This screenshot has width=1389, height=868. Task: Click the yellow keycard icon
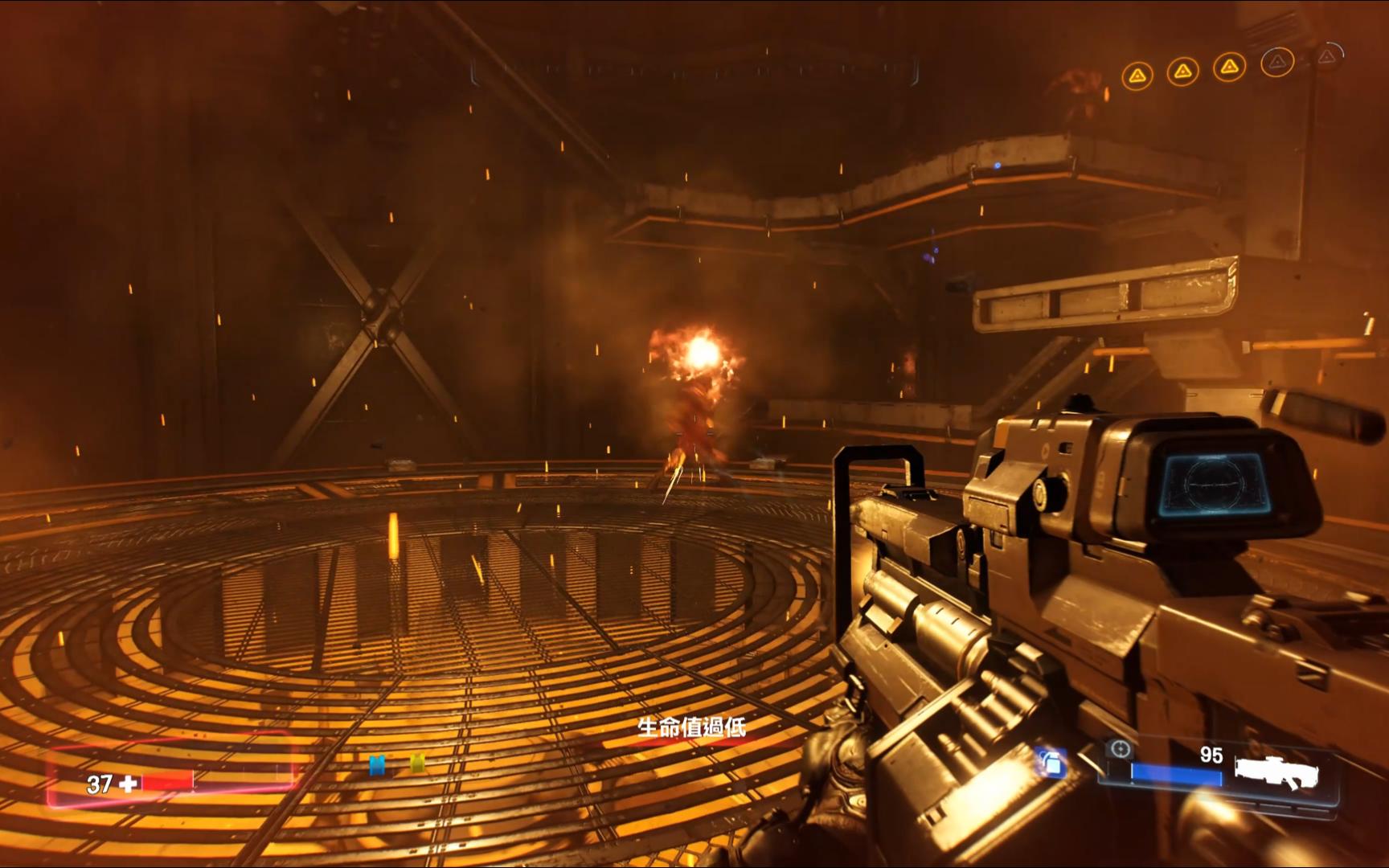pyautogui.click(x=417, y=764)
